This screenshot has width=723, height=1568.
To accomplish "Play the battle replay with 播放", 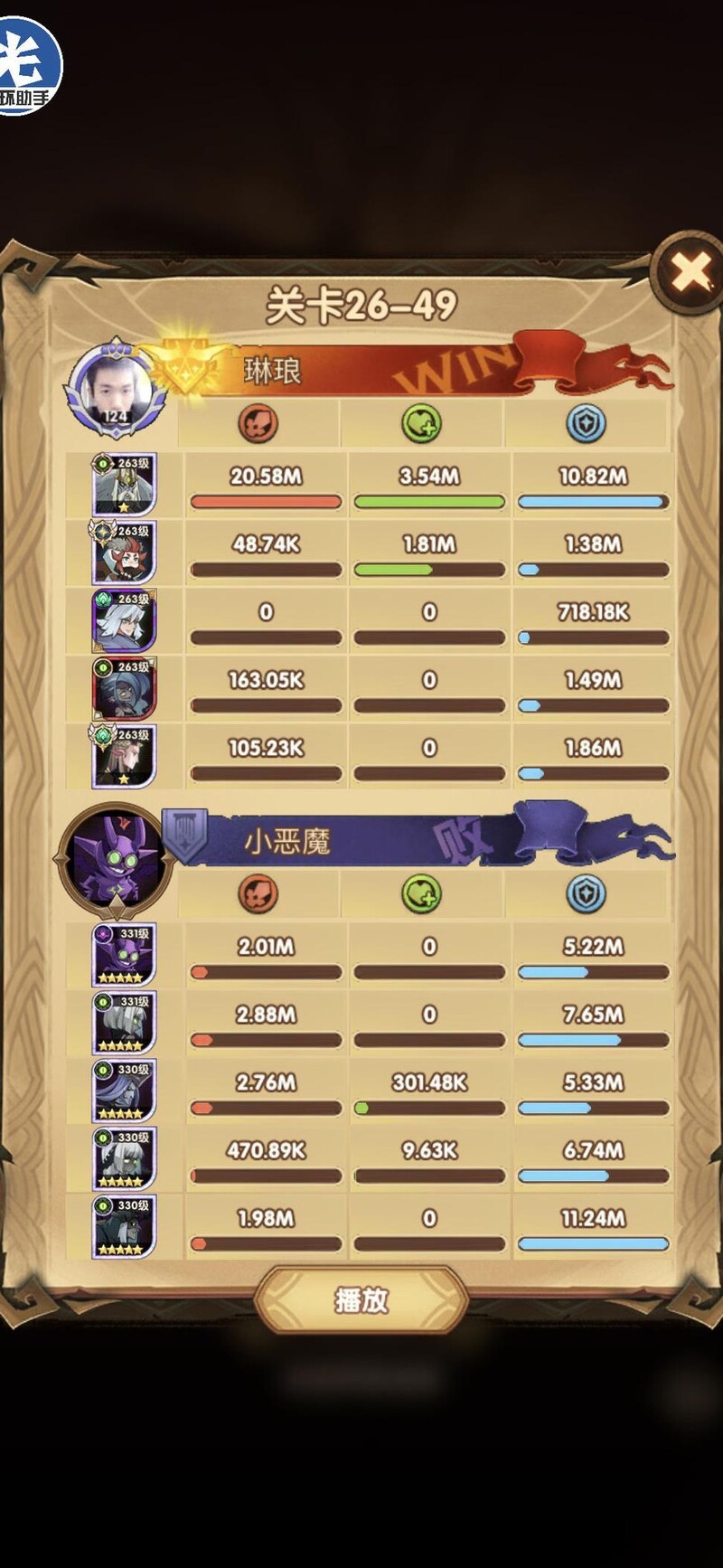I will tap(361, 1299).
